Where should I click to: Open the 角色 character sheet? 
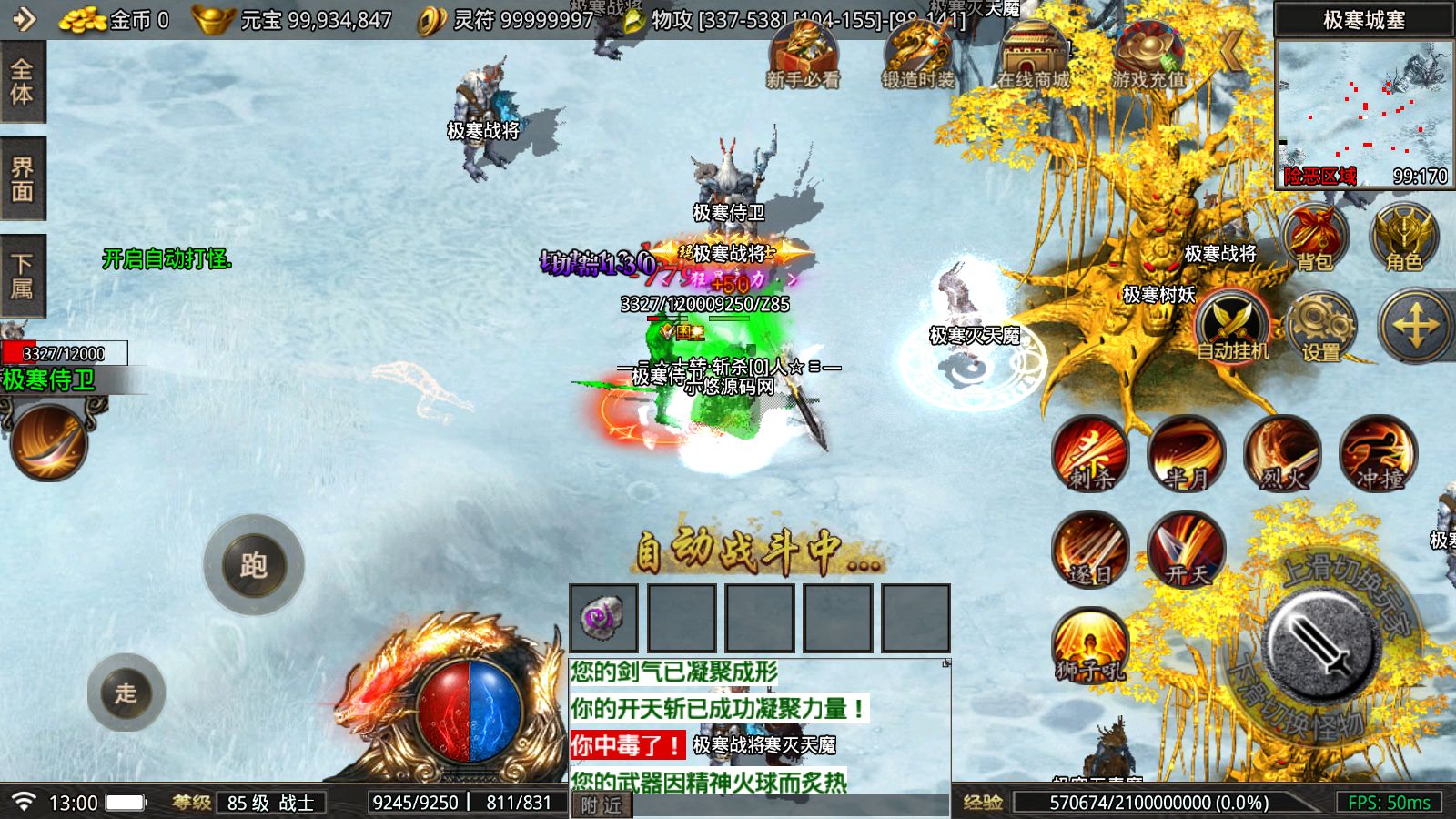tap(1404, 238)
